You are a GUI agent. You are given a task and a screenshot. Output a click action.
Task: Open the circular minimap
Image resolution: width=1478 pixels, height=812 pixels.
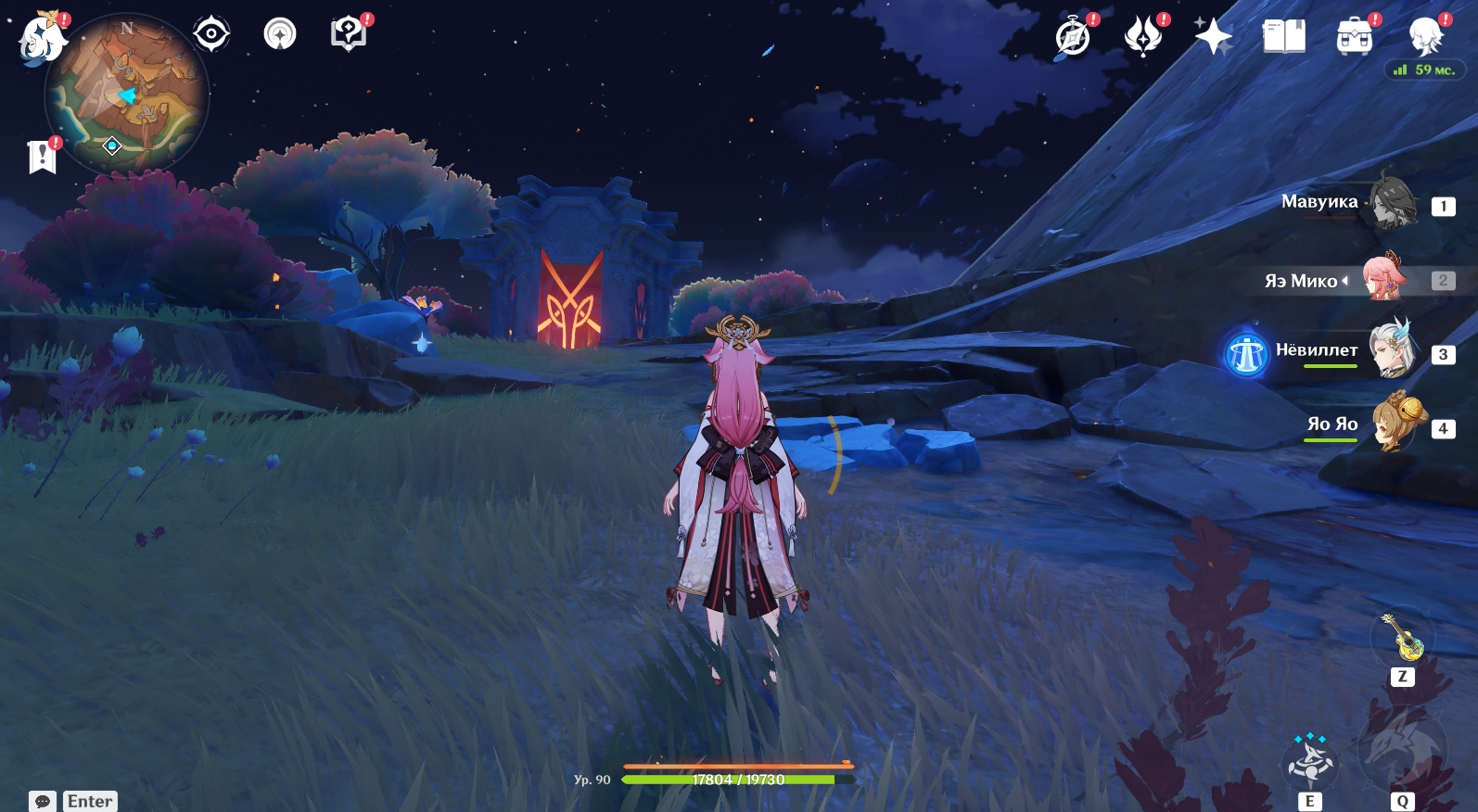tap(128, 93)
